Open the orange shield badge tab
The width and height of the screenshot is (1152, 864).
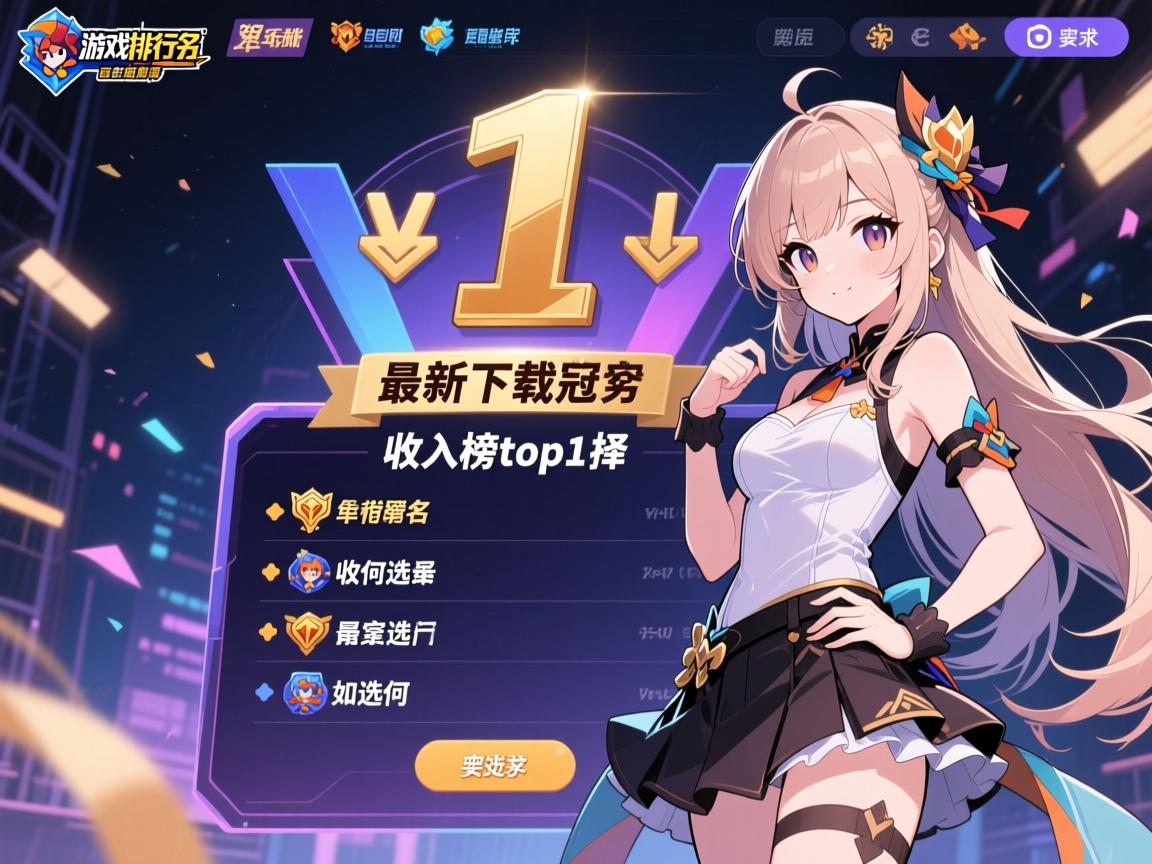(x=368, y=38)
